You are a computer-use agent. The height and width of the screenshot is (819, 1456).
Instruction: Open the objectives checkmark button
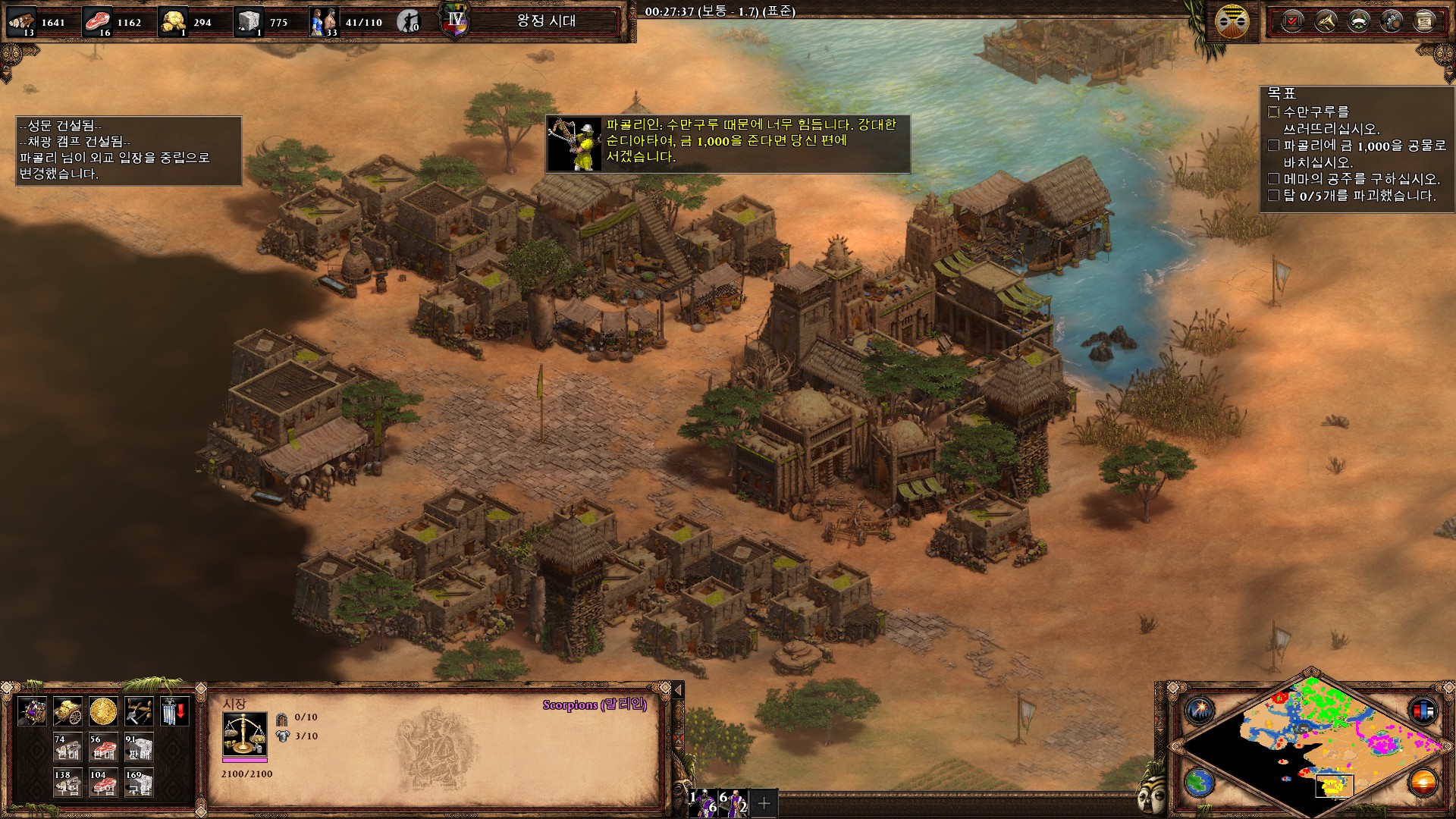(1292, 21)
